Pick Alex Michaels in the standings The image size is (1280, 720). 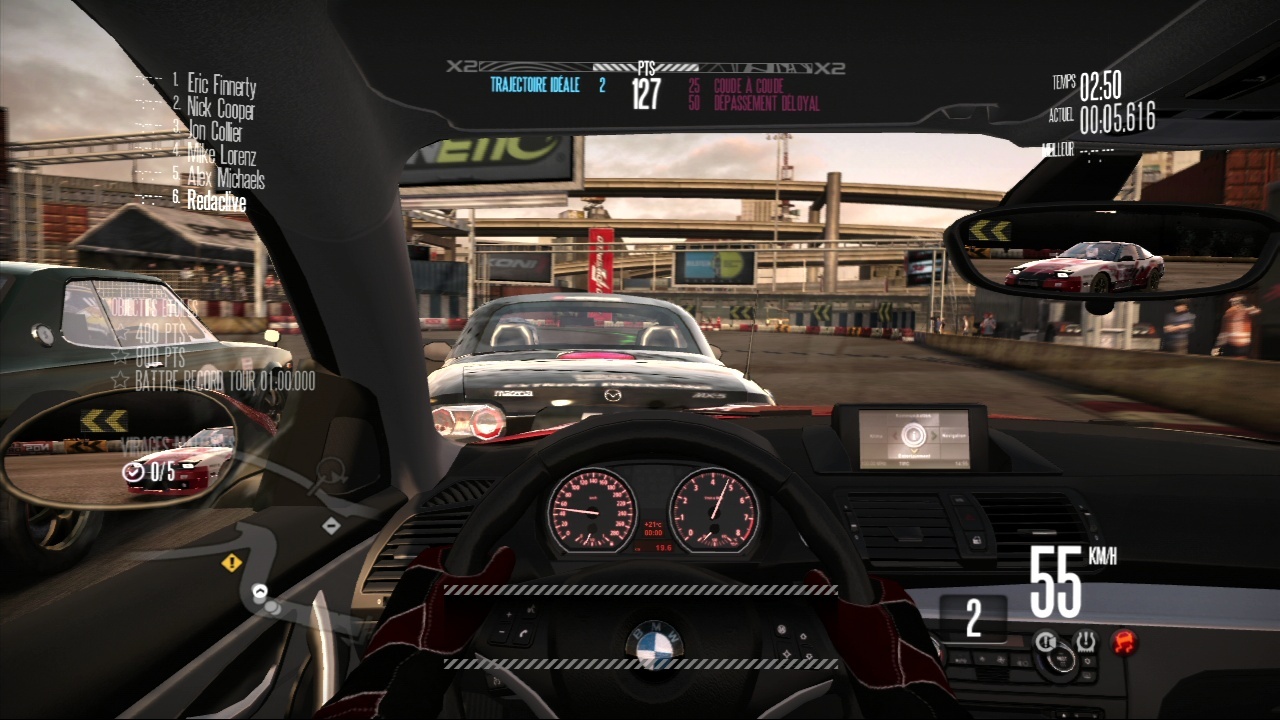tap(225, 178)
